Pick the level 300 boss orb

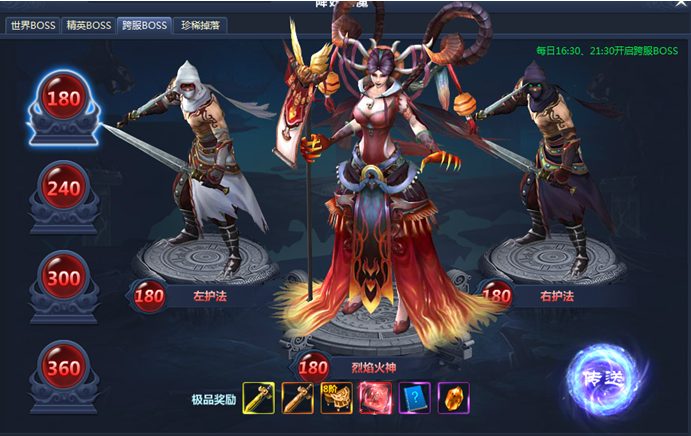[x=62, y=276]
